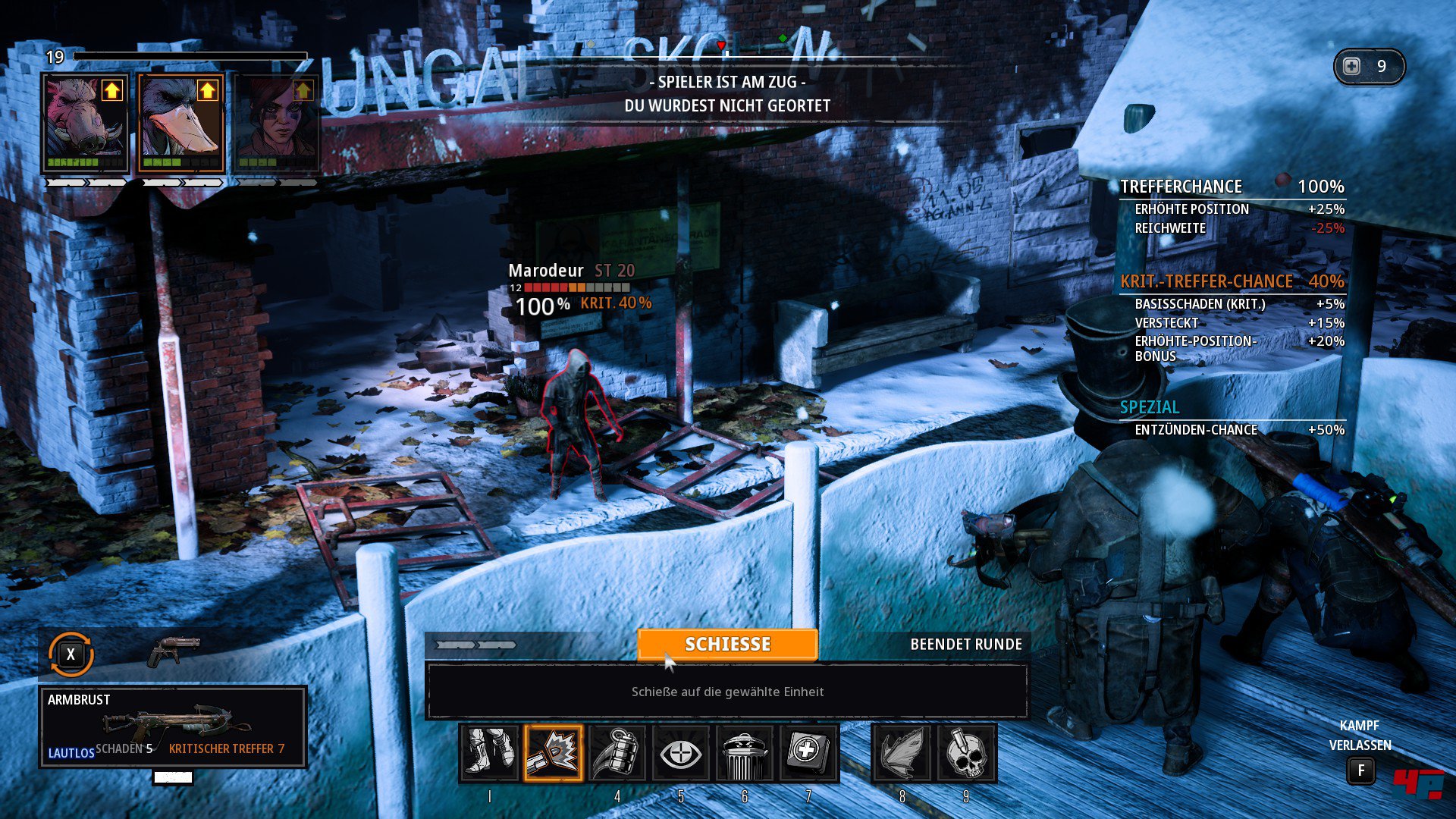Click the Armbrust crossbow weapon panel
The image size is (1456, 819).
173,726
